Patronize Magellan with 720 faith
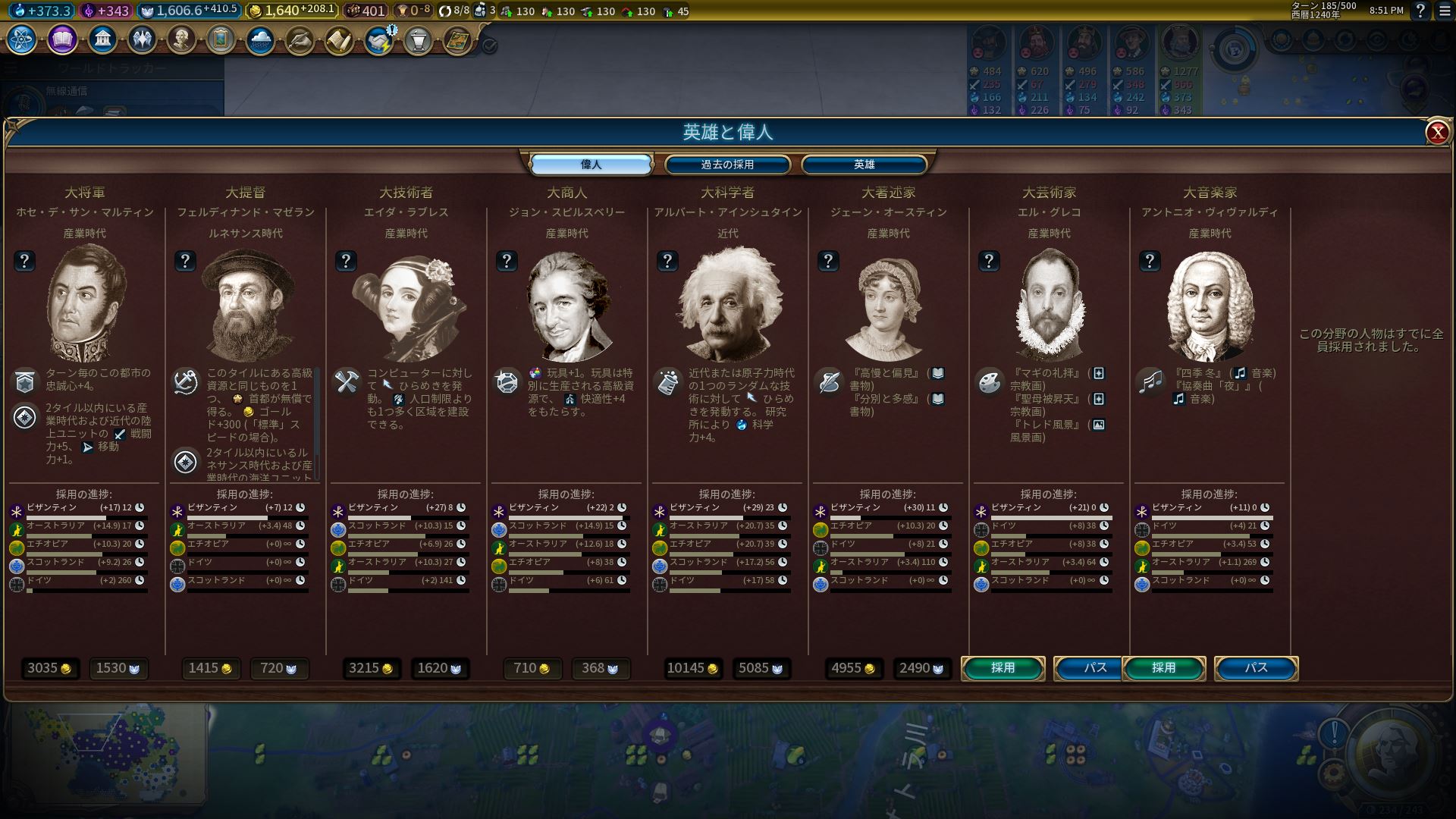Image resolution: width=1456 pixels, height=819 pixels. point(279,668)
